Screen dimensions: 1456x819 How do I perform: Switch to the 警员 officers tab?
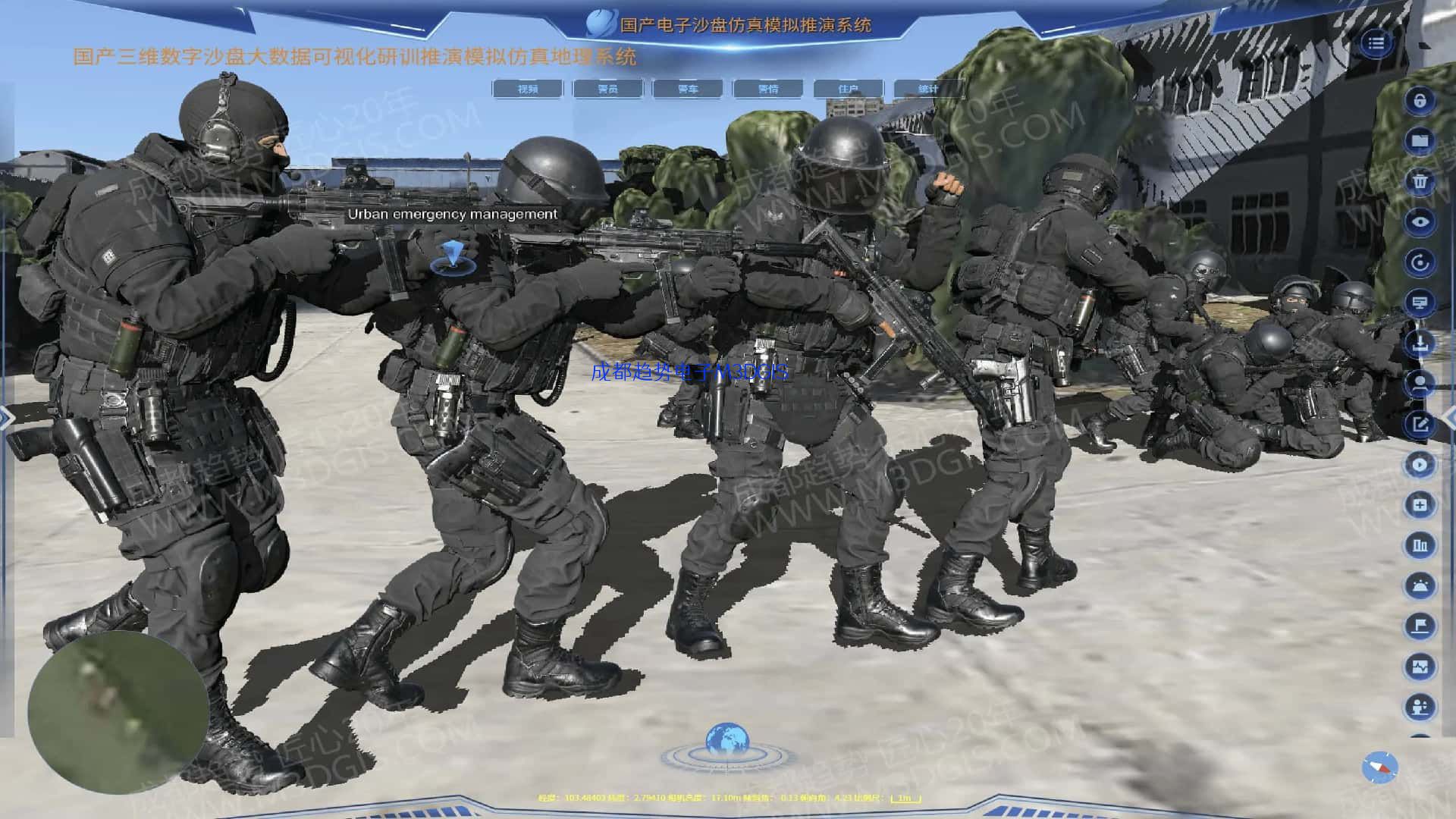coord(607,89)
